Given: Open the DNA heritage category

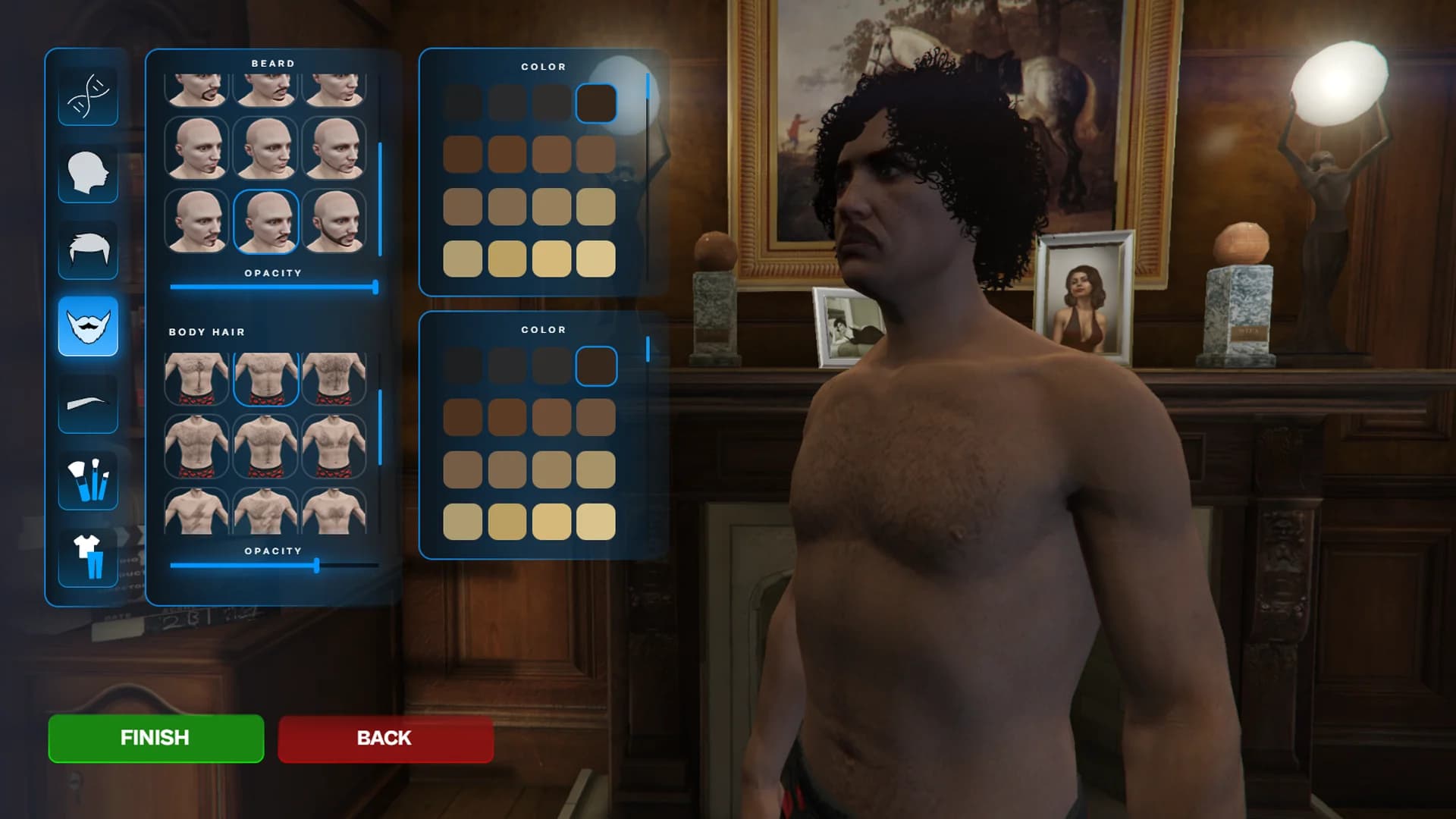Looking at the screenshot, I should [x=88, y=96].
